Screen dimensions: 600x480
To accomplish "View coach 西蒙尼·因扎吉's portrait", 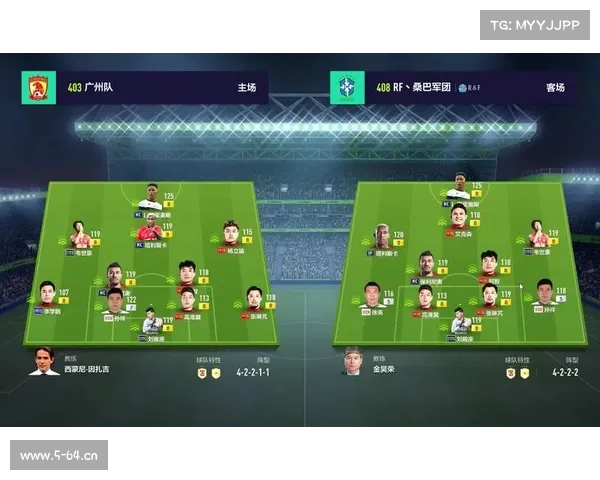I will (x=44, y=361).
